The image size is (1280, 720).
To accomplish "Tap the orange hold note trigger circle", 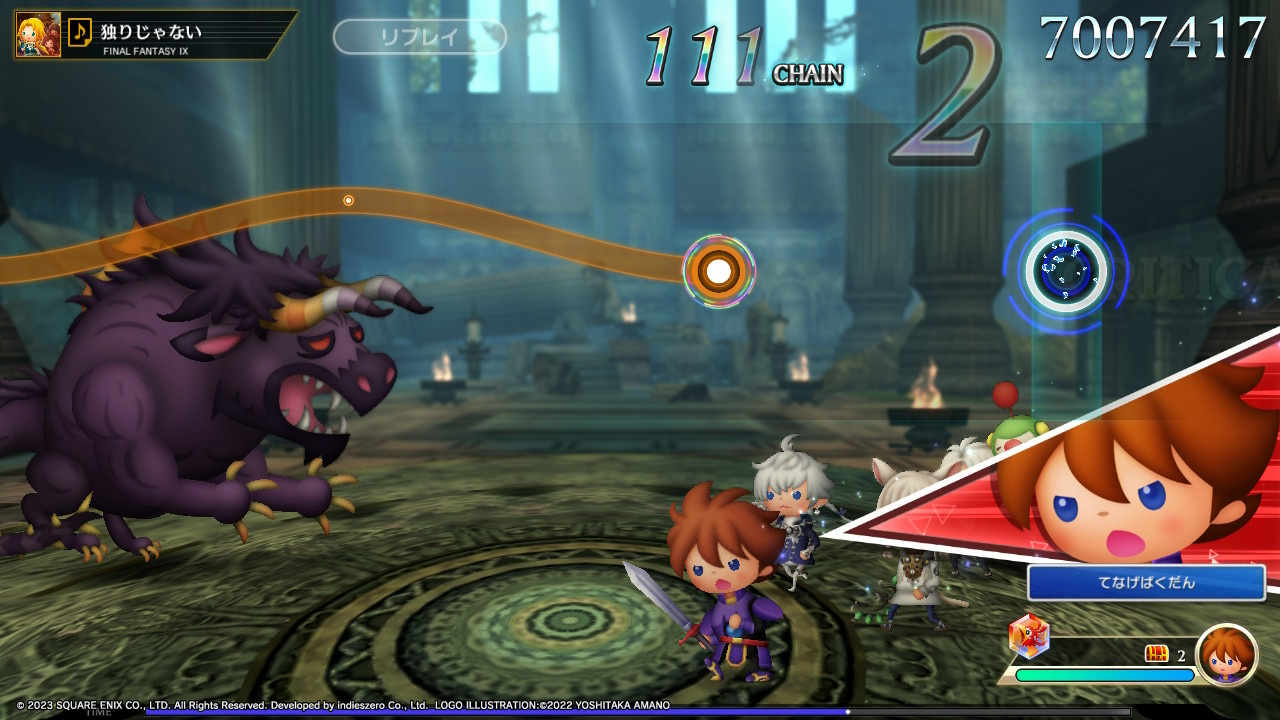I will coord(718,270).
